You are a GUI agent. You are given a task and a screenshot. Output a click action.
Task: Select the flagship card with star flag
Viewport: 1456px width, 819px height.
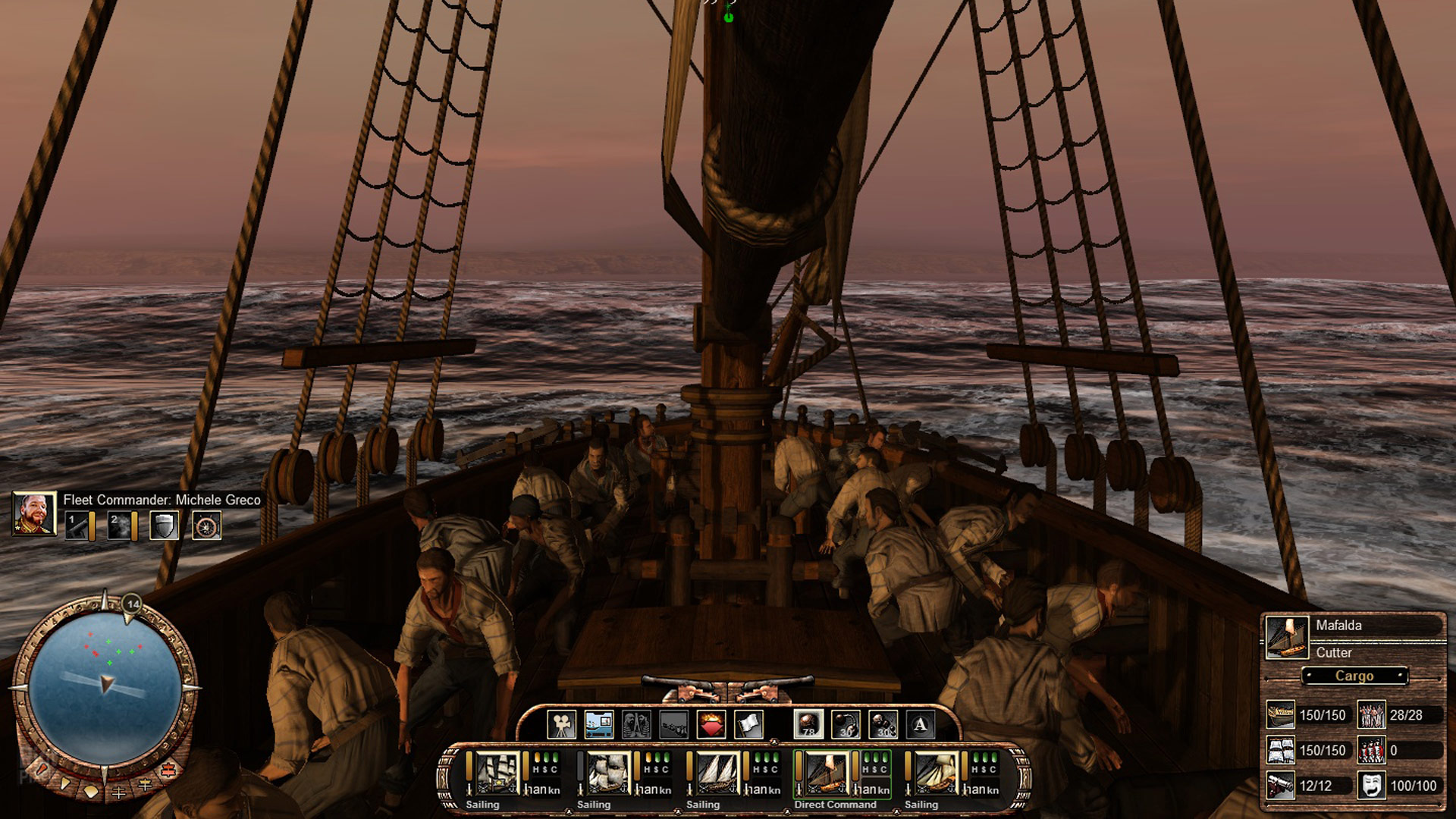[x=497, y=773]
